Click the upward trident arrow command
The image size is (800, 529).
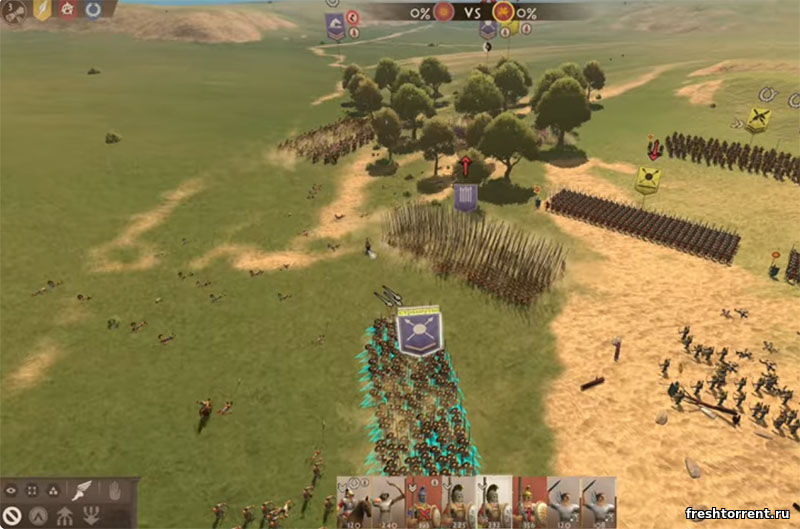pos(63,515)
